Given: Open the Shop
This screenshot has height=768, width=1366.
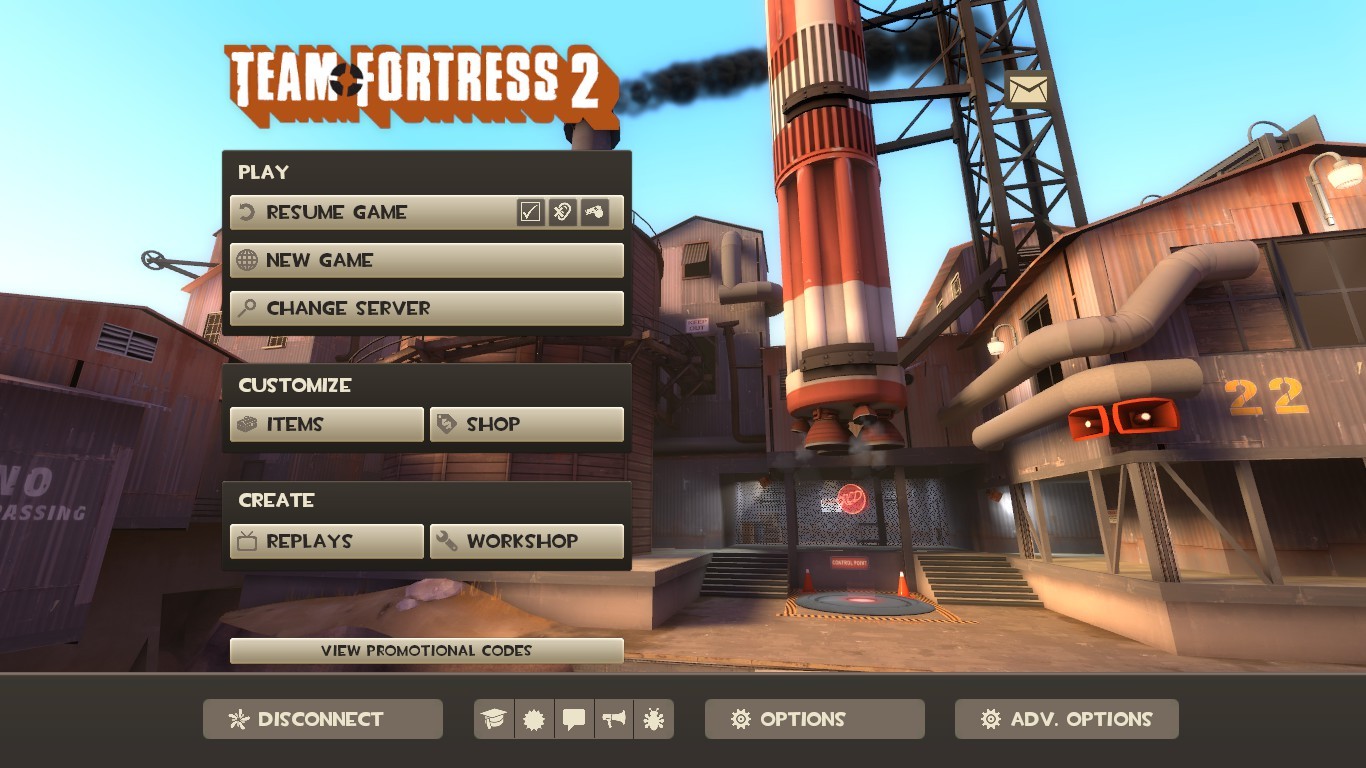Looking at the screenshot, I should tap(525, 424).
